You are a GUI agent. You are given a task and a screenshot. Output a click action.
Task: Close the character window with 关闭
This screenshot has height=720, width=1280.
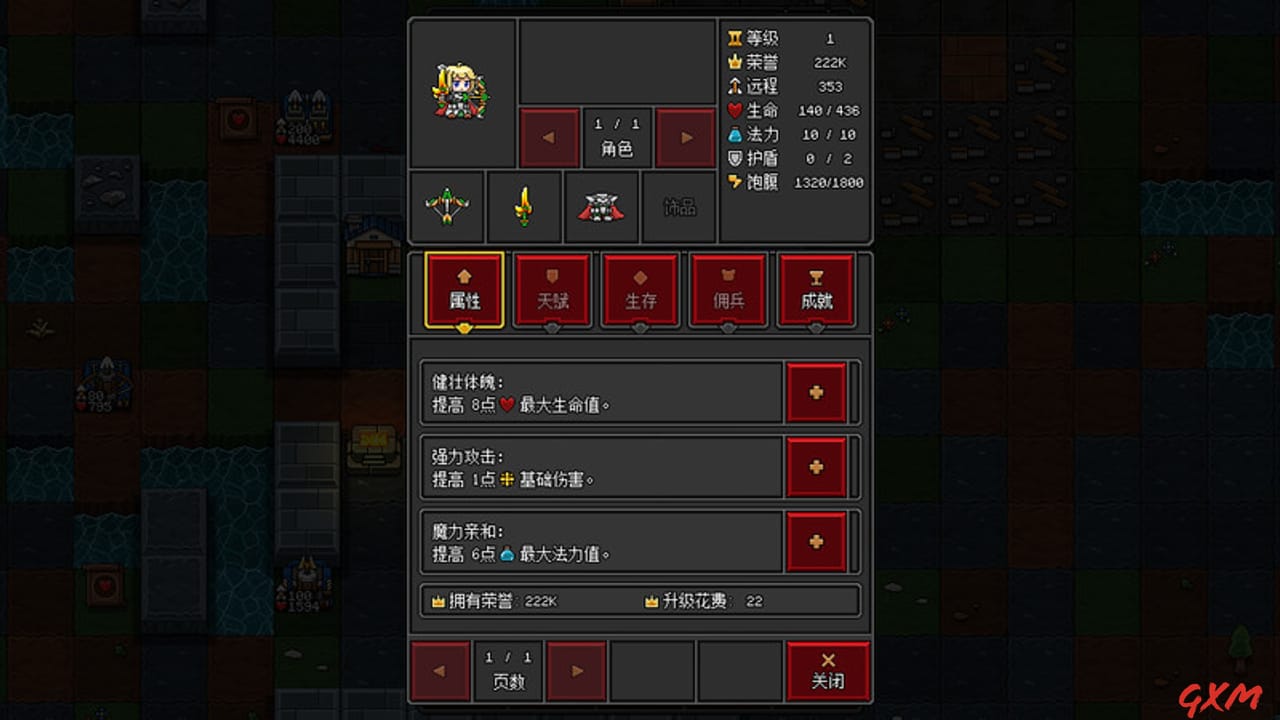pyautogui.click(x=827, y=670)
